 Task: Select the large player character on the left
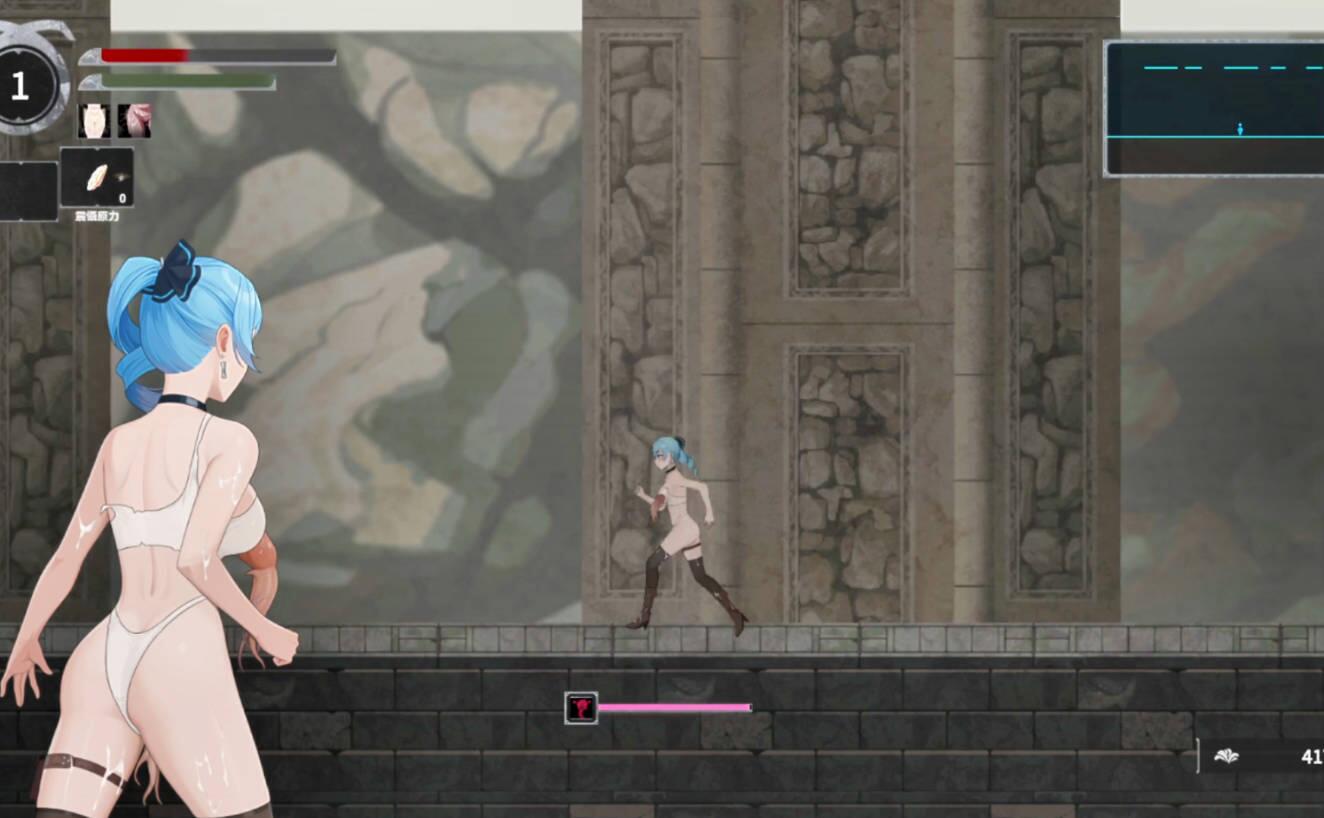tap(150, 520)
